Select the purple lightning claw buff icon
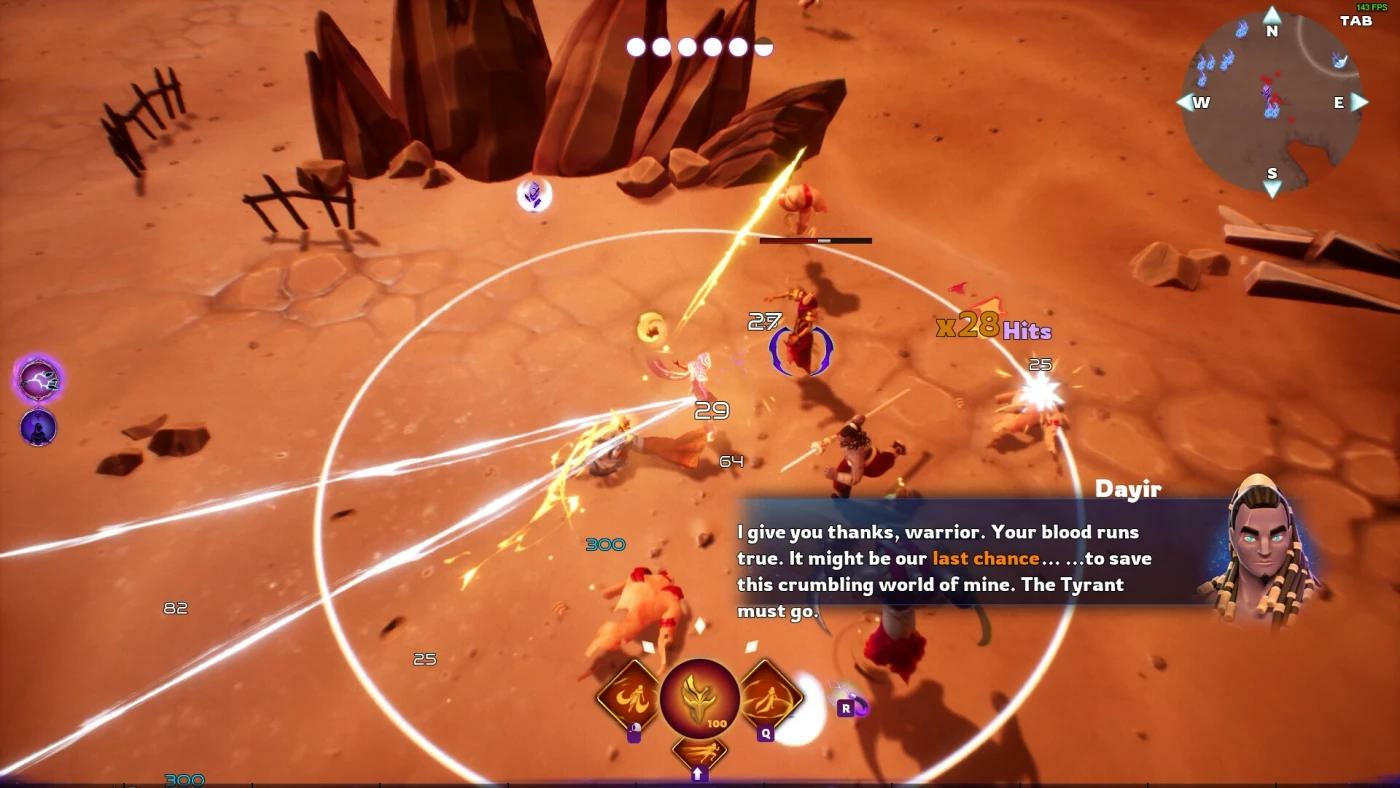The width and height of the screenshot is (1400, 788). pos(39,380)
